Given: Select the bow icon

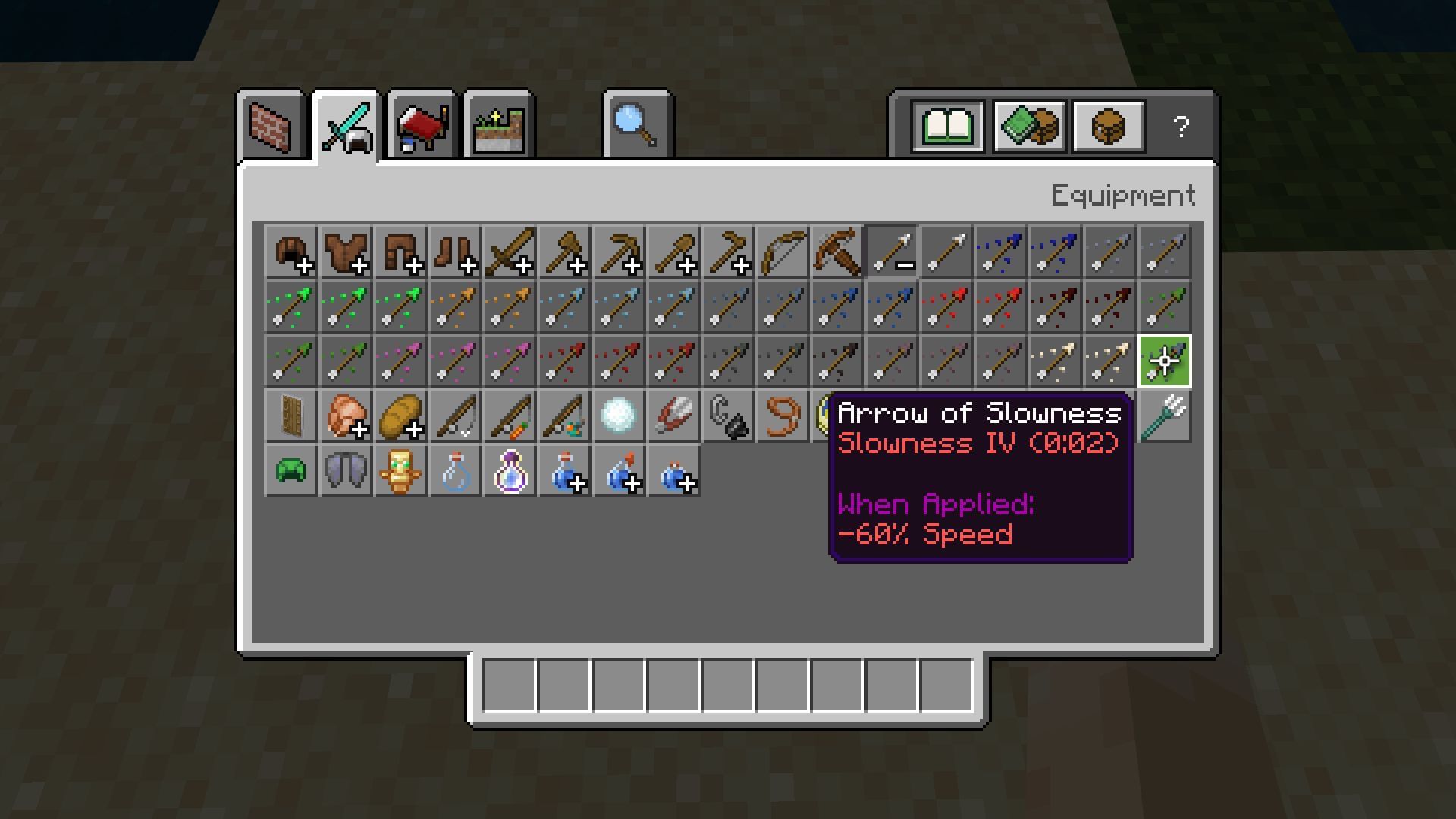Looking at the screenshot, I should pos(782,253).
